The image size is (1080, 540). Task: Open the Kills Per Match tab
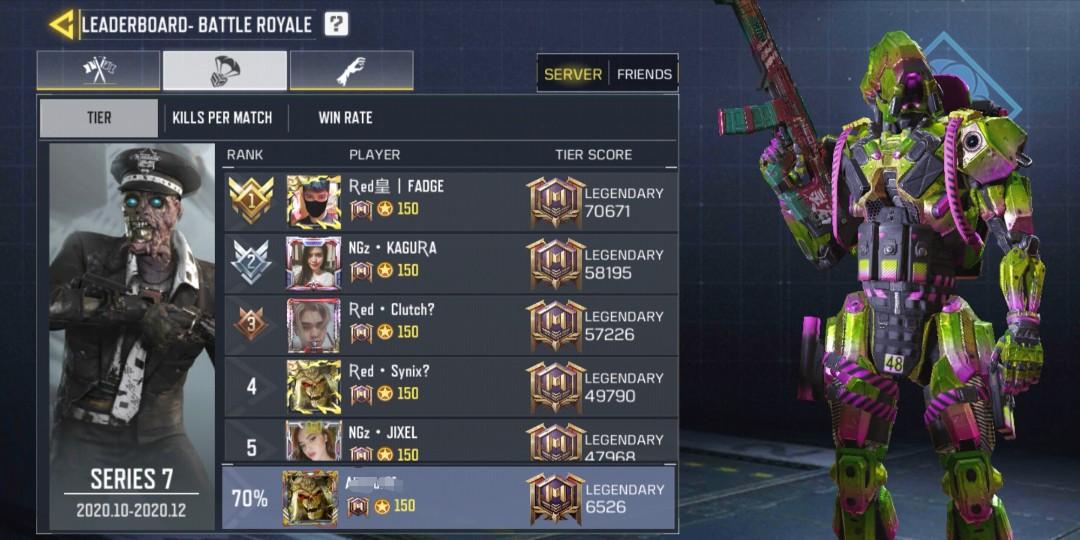click(x=222, y=118)
